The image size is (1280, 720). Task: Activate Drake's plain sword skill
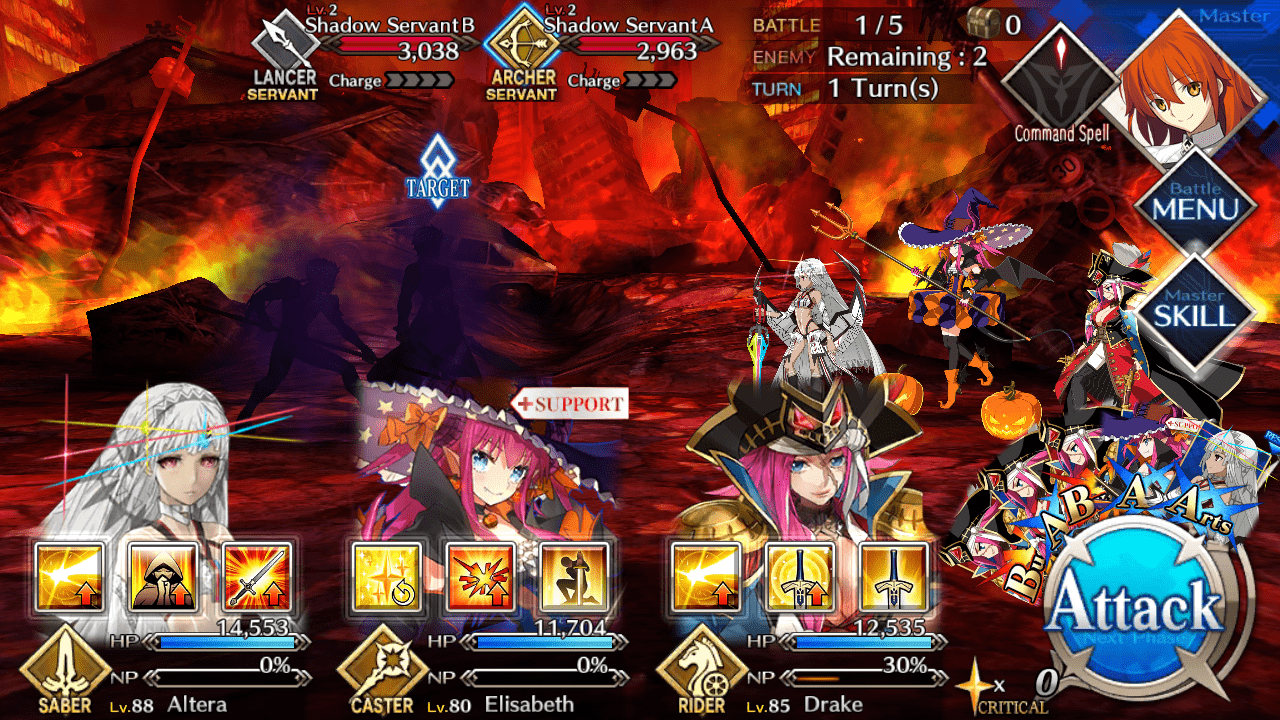point(893,577)
